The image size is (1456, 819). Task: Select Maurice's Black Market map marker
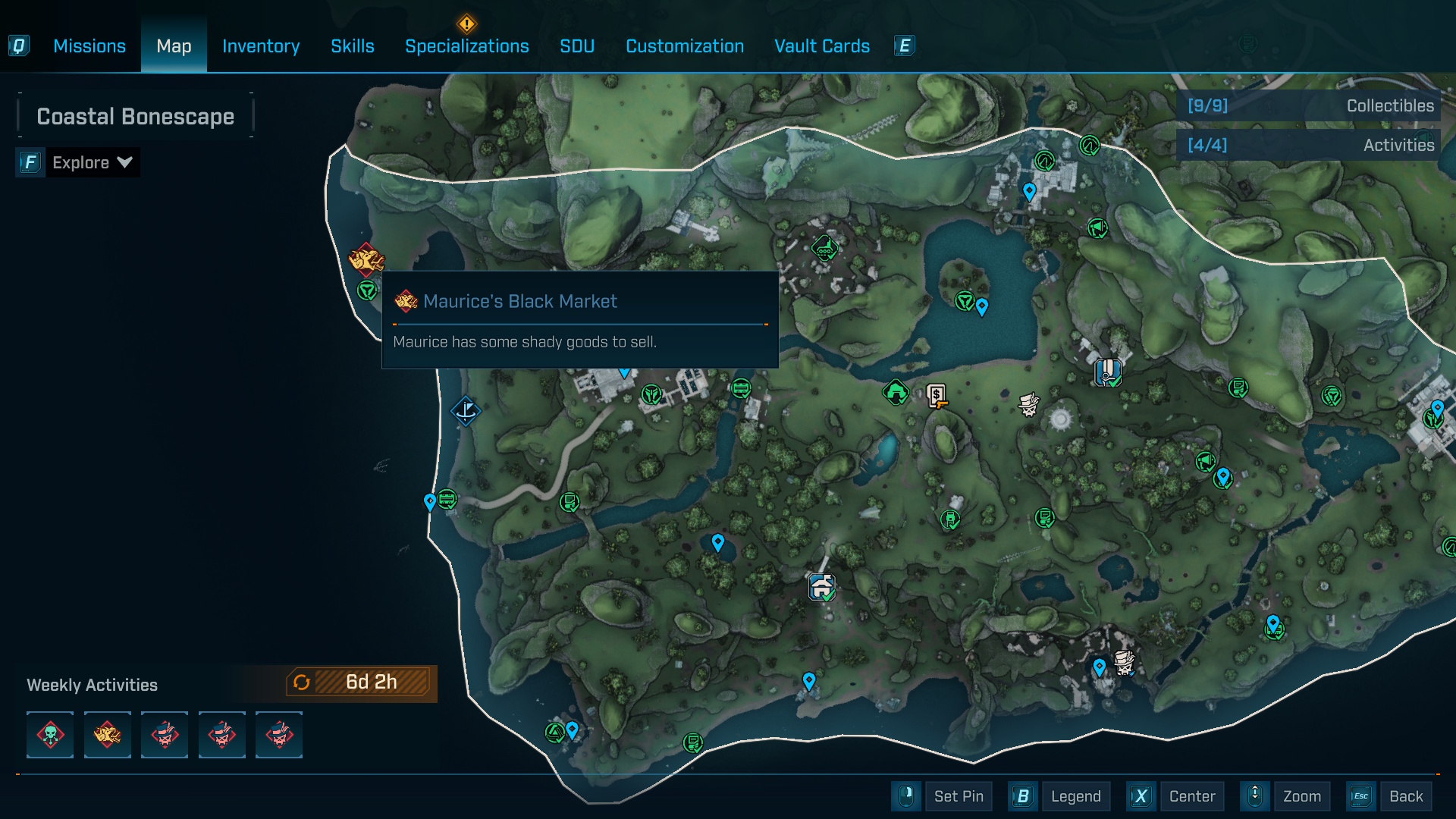point(366,259)
